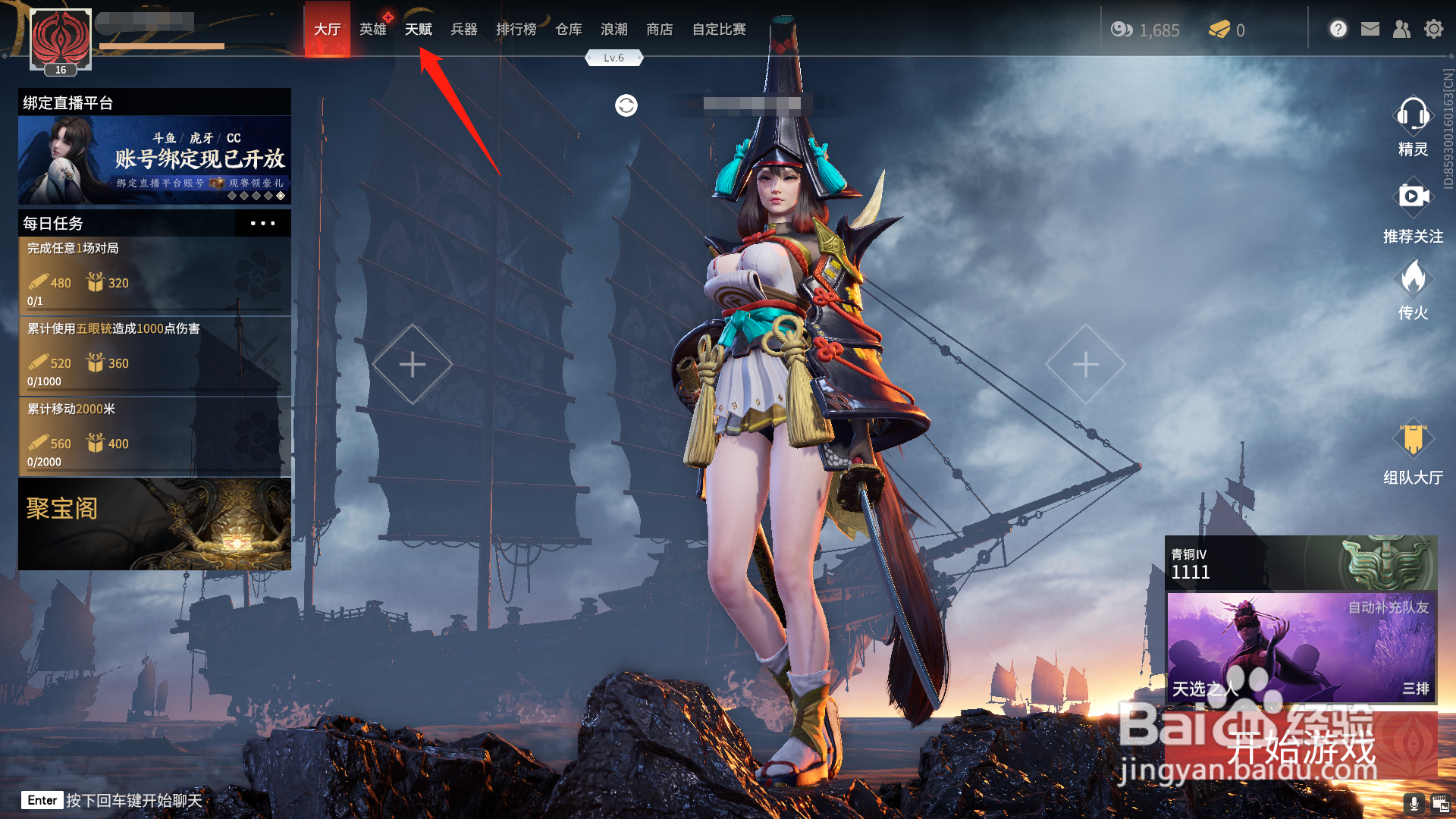
Task: Open the 天赋 talents tab
Action: 418,30
